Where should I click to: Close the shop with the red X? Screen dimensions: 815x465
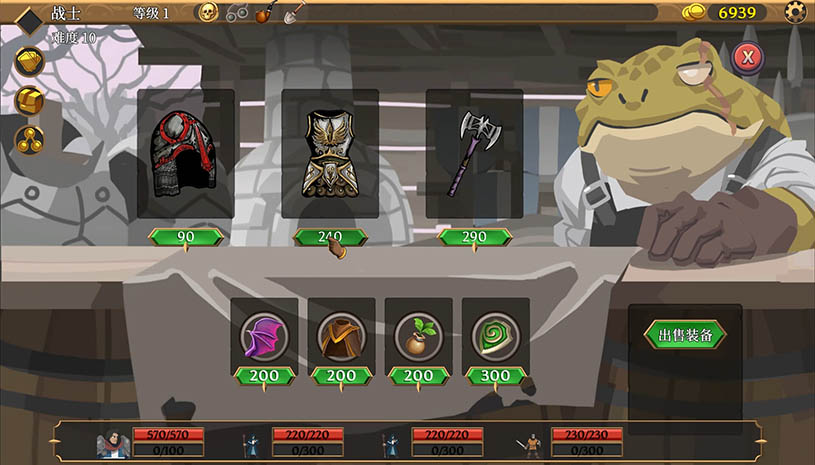click(x=746, y=57)
